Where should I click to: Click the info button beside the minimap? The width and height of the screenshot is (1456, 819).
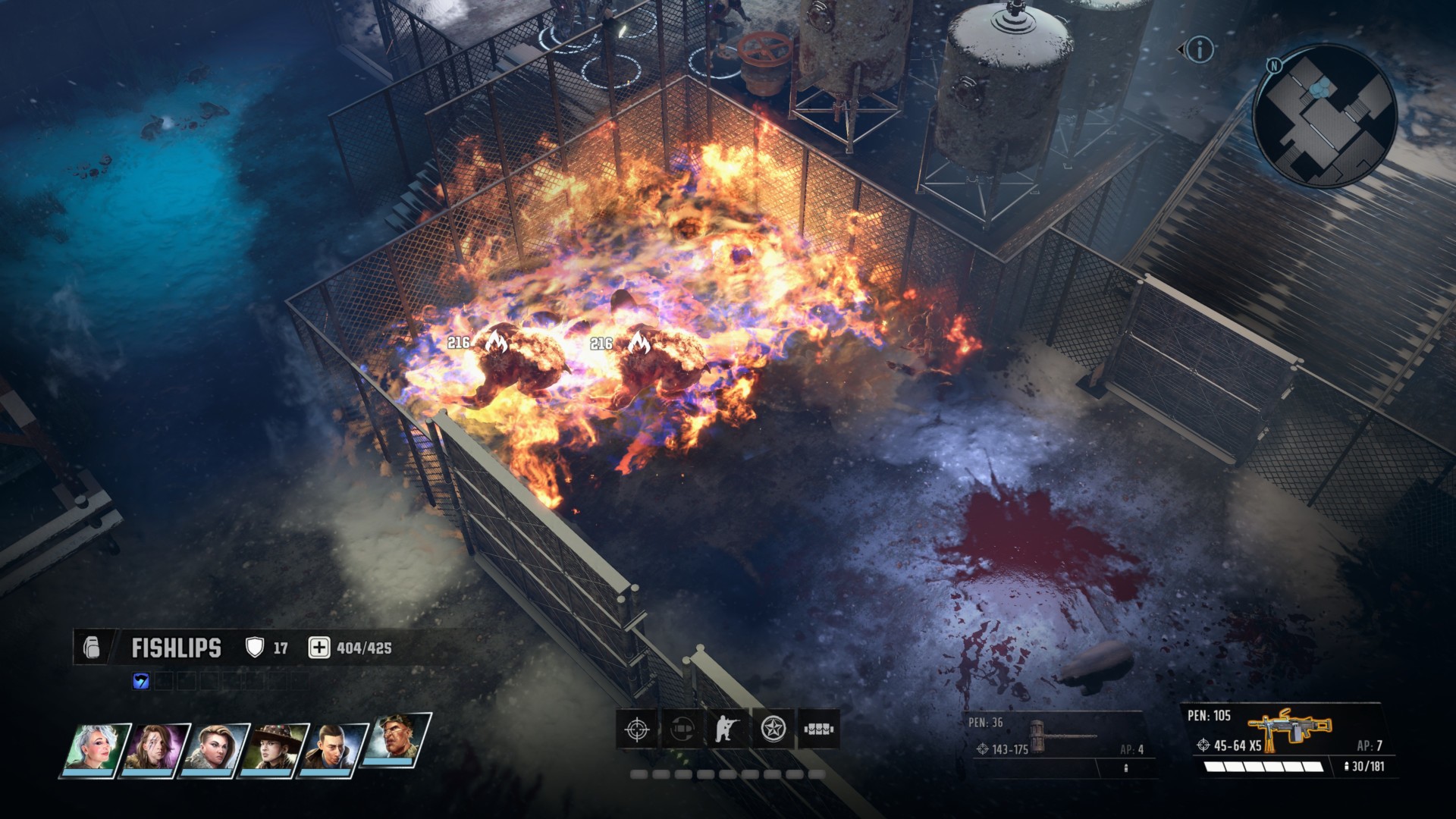click(1199, 50)
